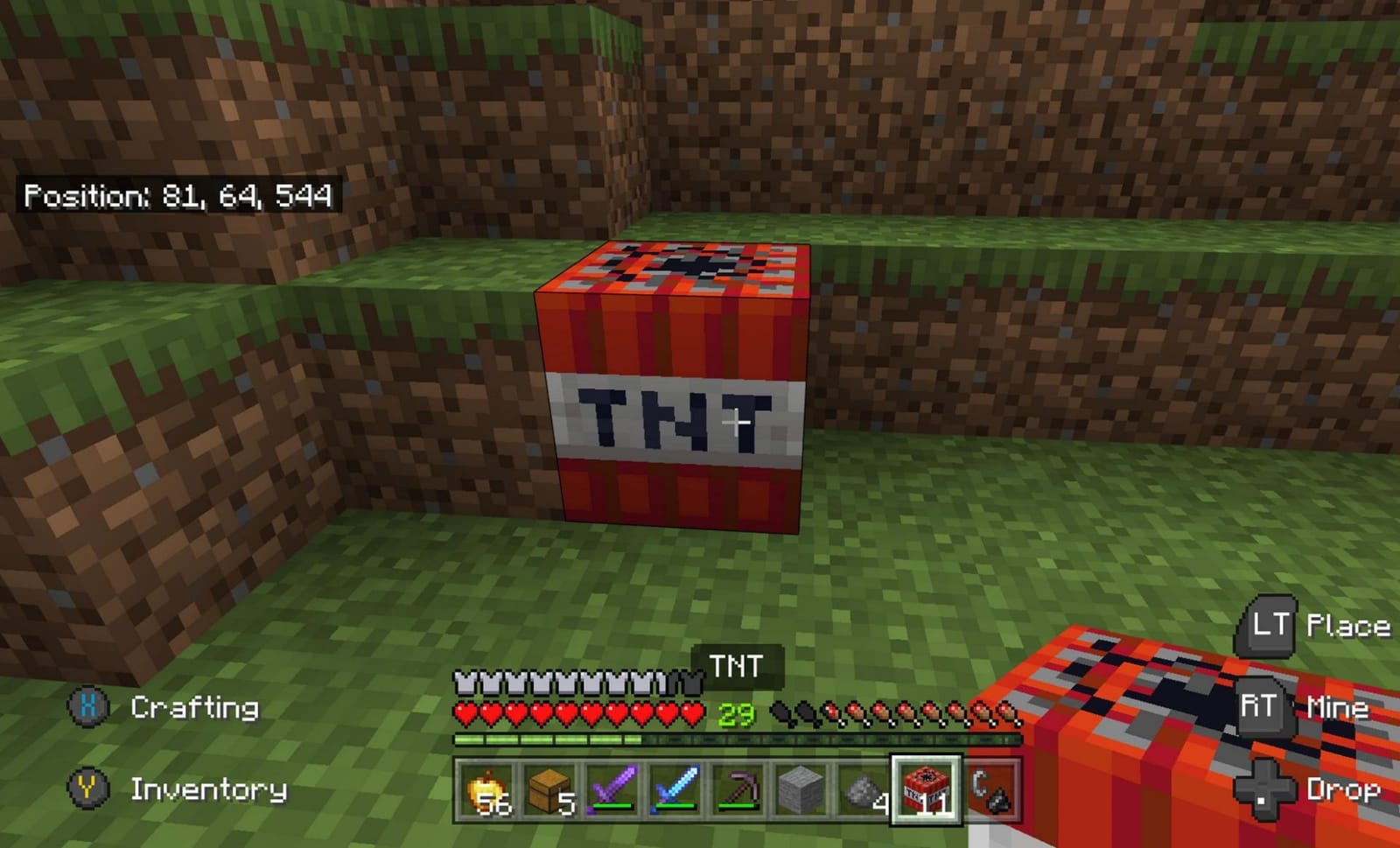This screenshot has width=1400, height=848.
Task: Click the experience level 29 indicator
Action: (x=735, y=713)
